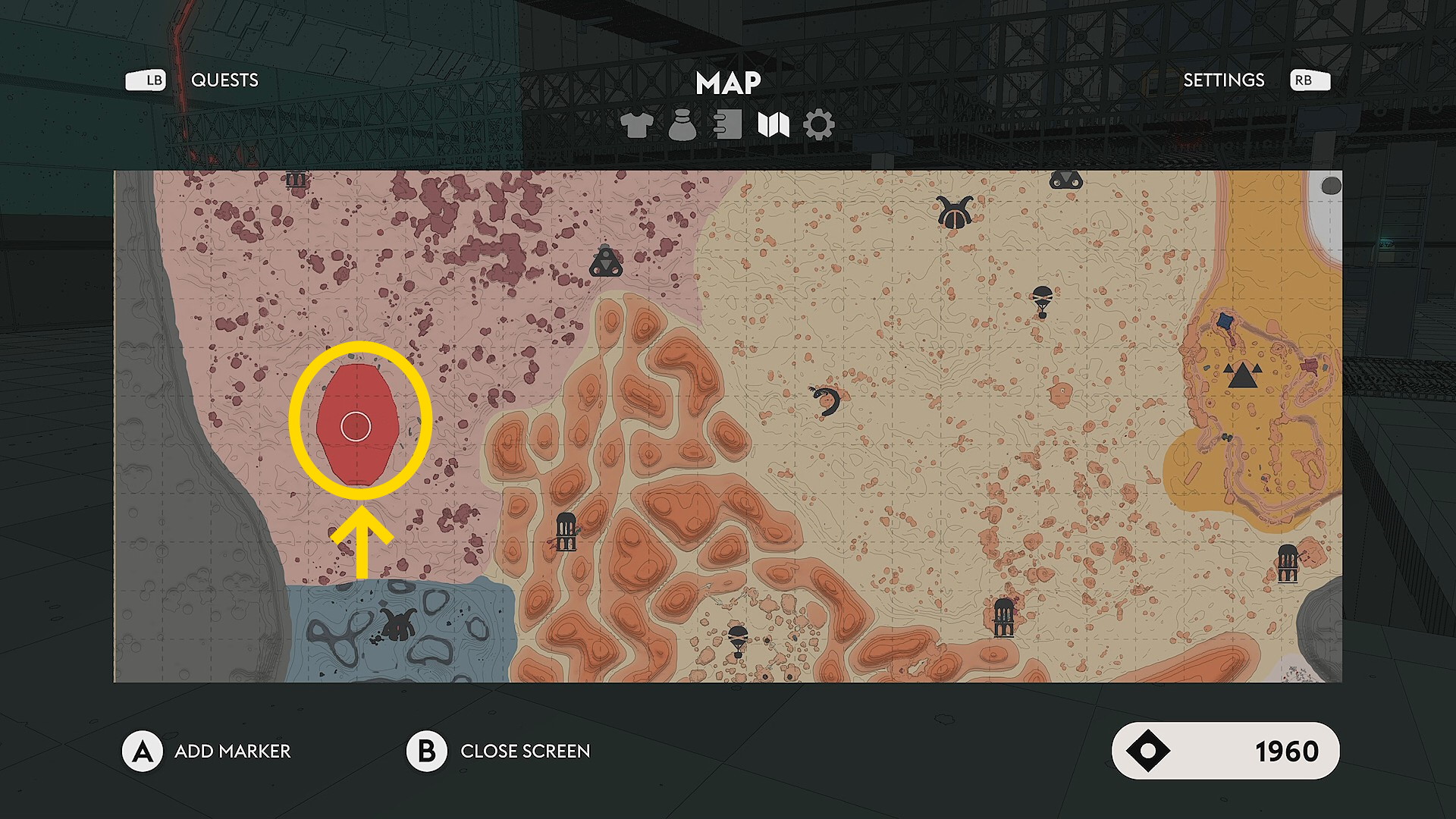Select the folded map tab icon

(773, 125)
